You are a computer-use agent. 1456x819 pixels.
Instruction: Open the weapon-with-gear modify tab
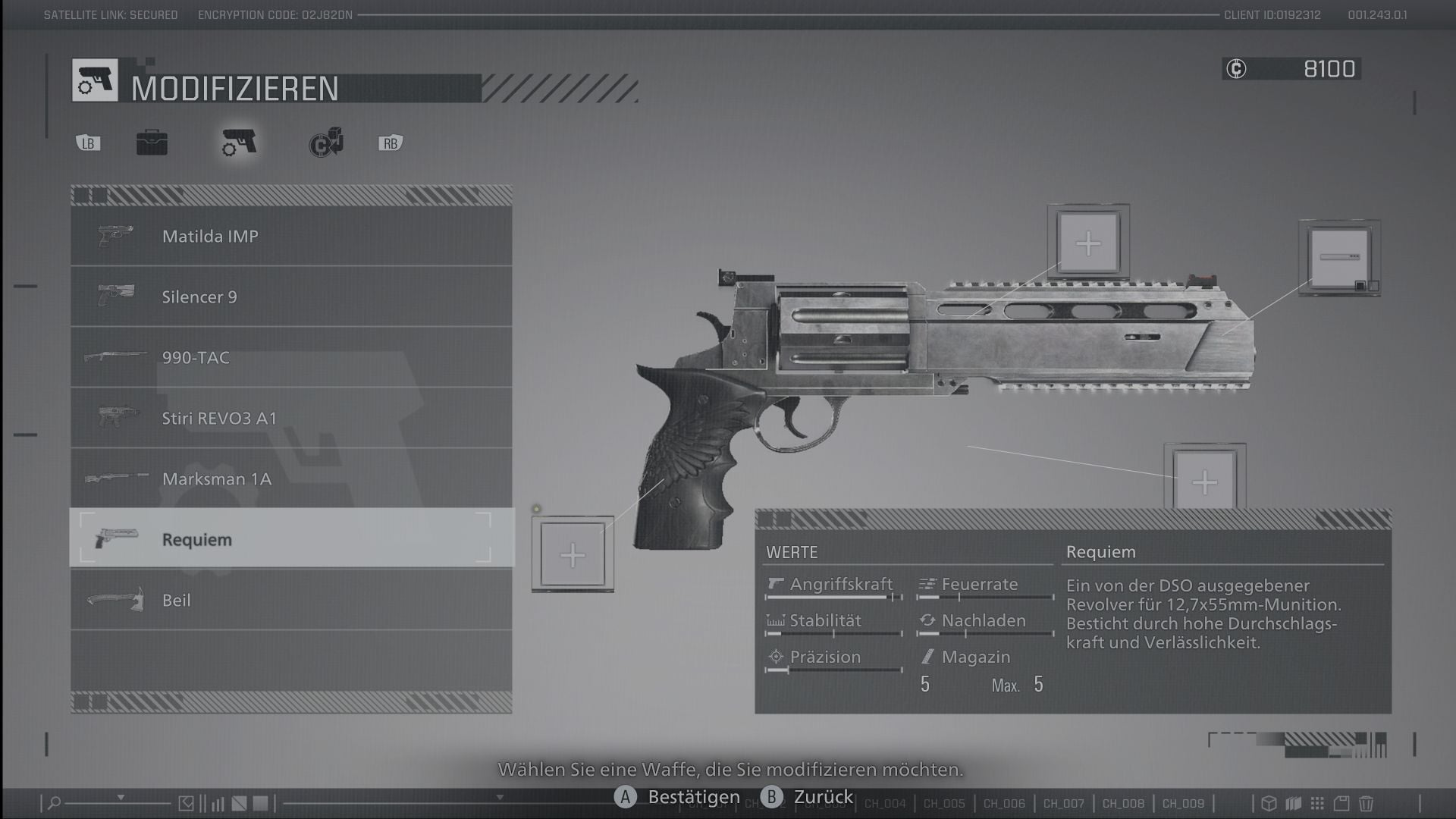[239, 143]
